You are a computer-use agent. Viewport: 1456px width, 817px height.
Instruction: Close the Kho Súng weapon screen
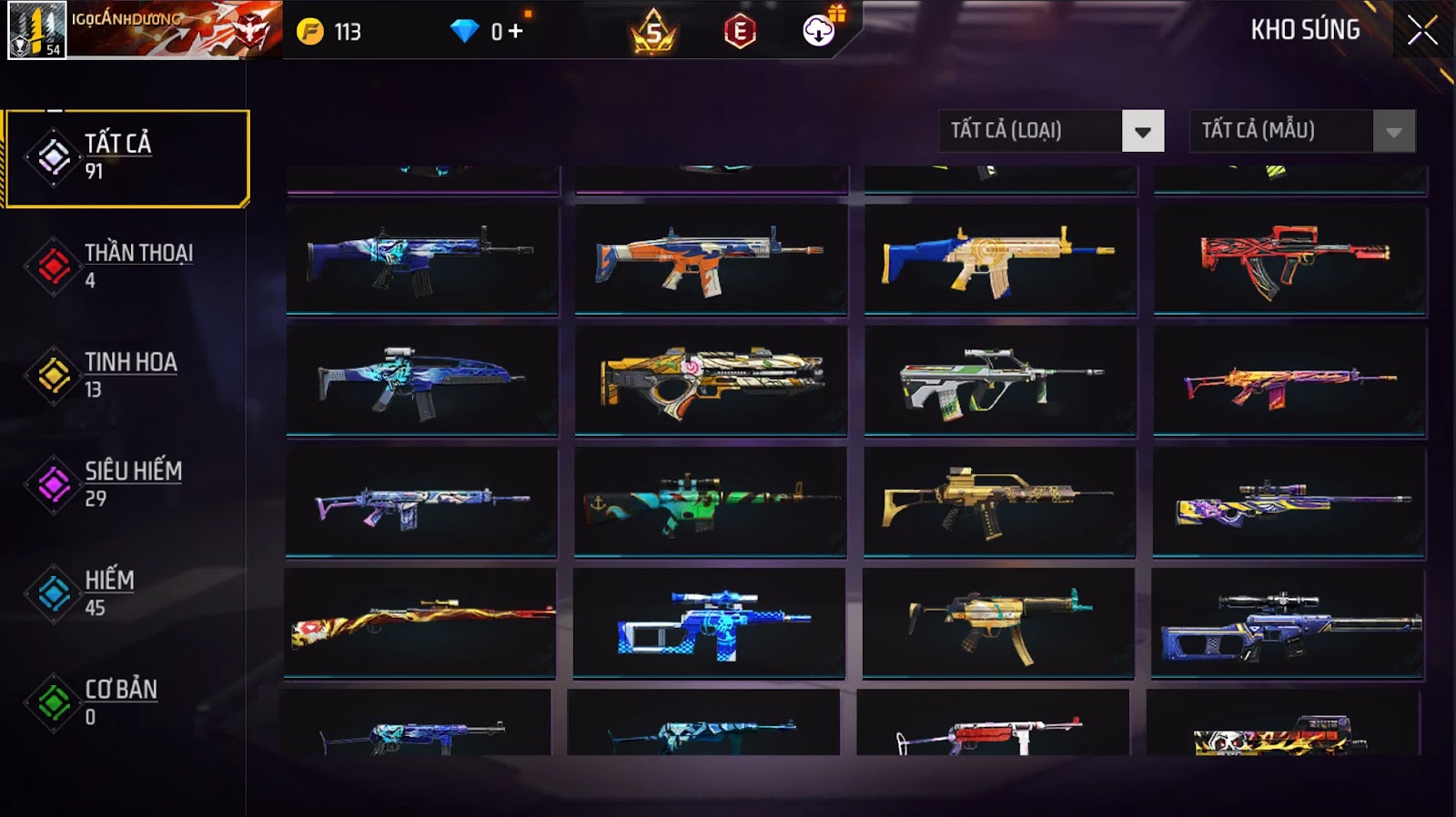[1421, 31]
